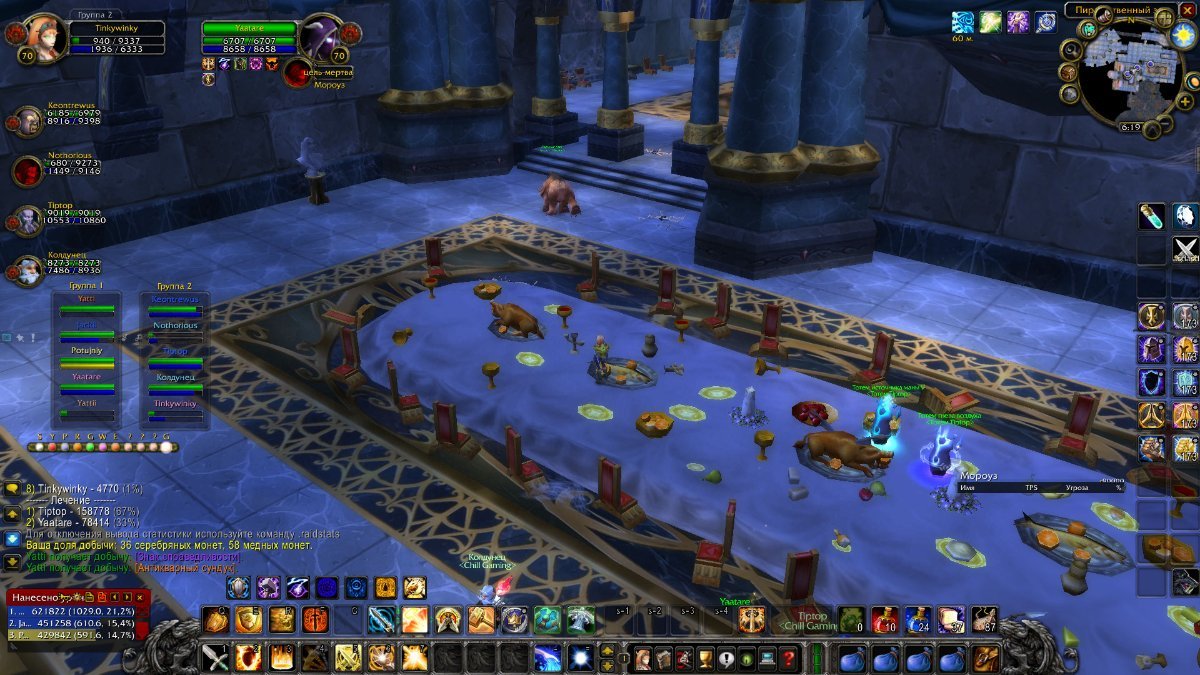Open the golden trophy micro menu button
The image size is (1200, 675).
click(x=704, y=658)
